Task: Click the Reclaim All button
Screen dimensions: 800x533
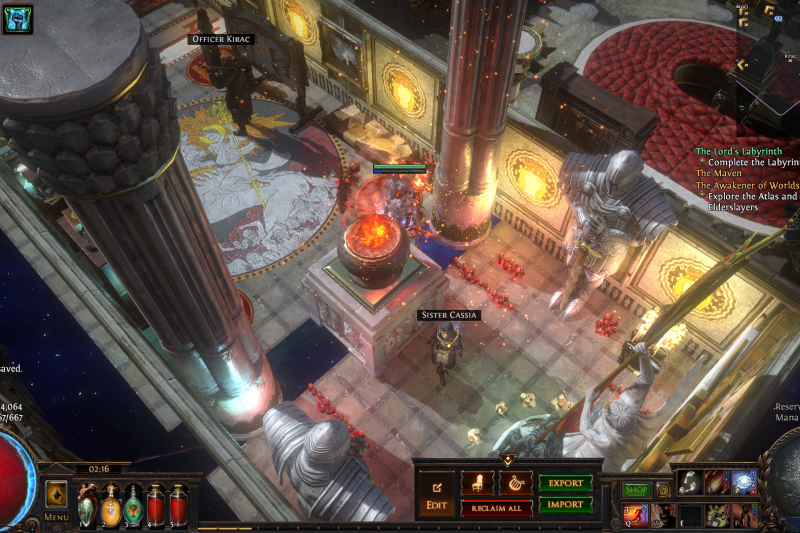Action: pos(496,509)
